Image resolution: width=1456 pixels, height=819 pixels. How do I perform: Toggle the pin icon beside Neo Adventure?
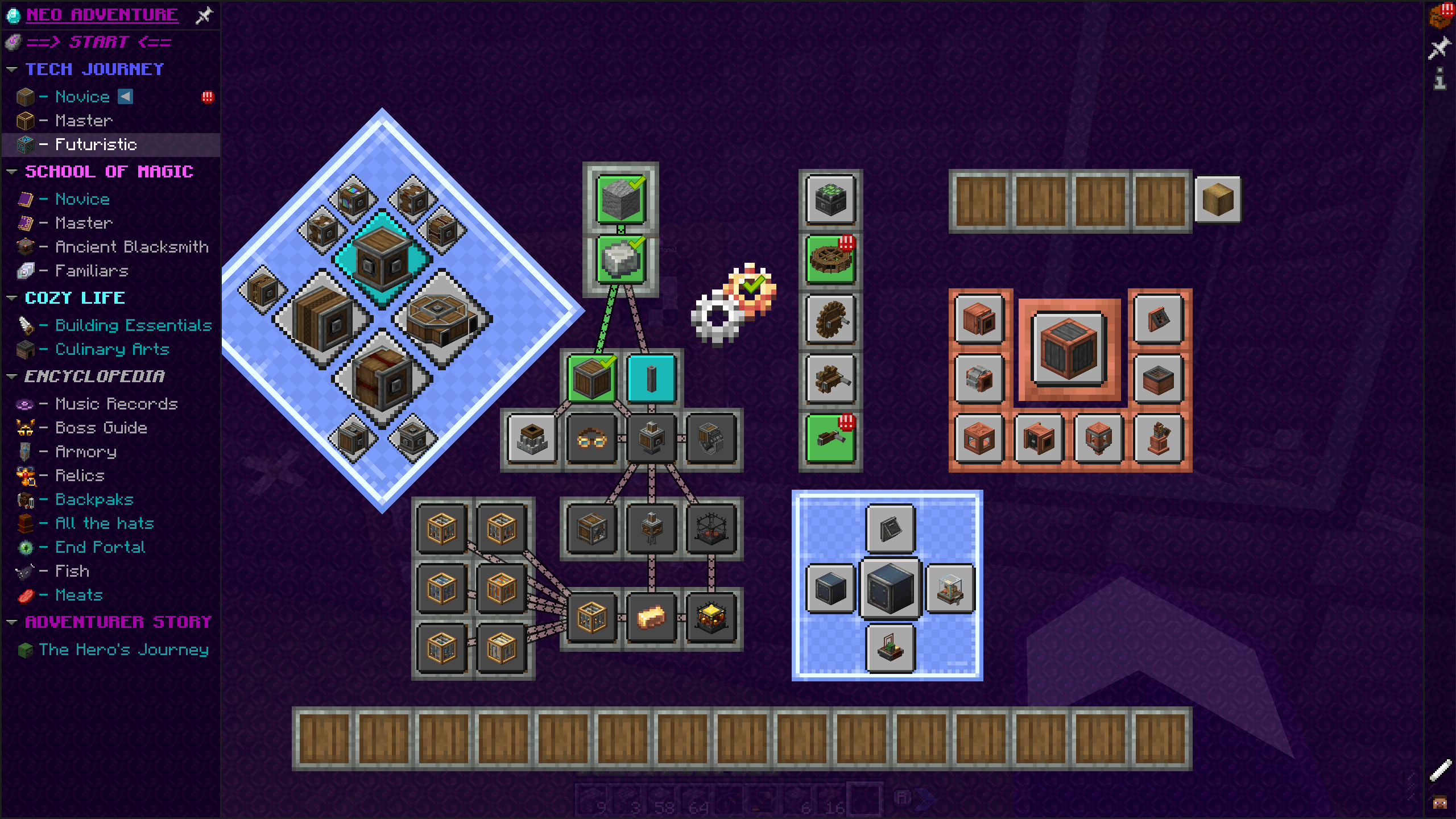point(204,15)
